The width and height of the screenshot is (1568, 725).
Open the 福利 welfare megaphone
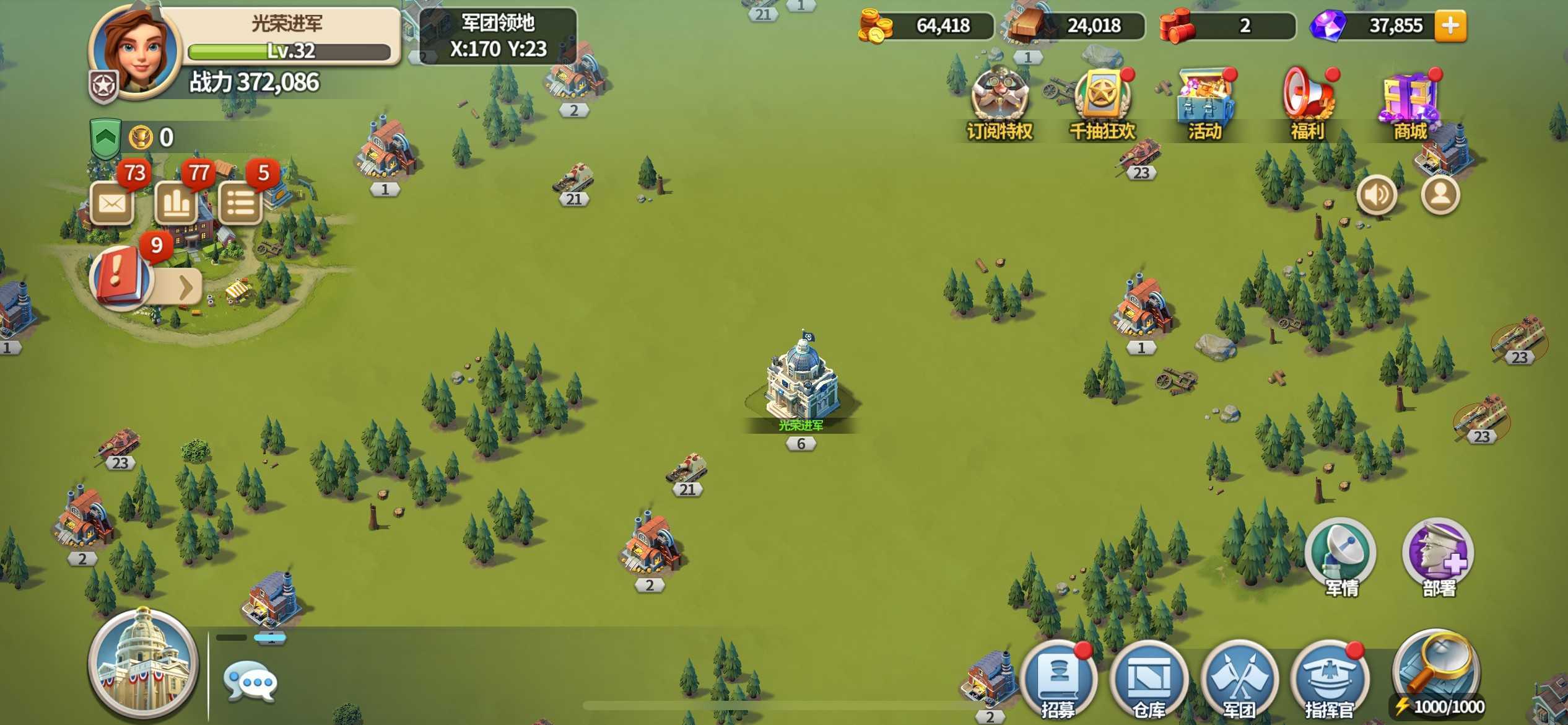pos(1307,102)
